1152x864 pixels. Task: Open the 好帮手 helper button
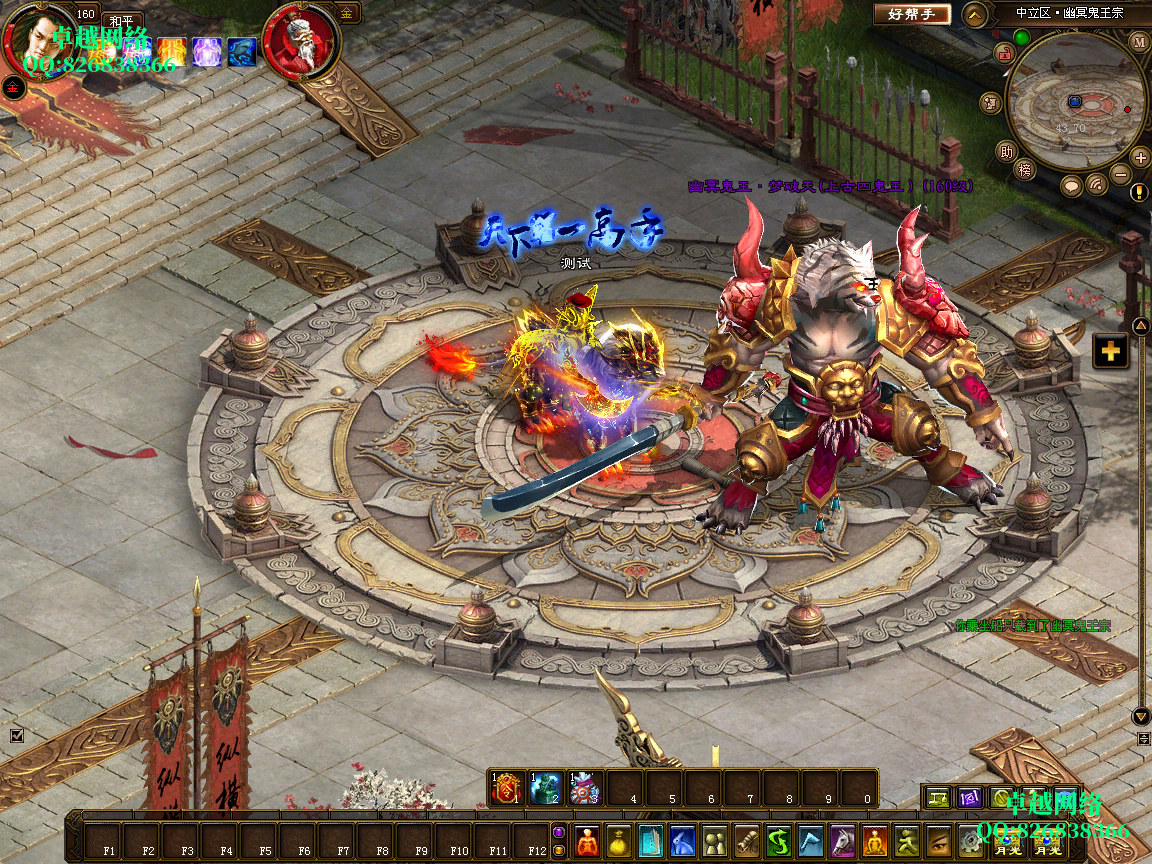912,14
